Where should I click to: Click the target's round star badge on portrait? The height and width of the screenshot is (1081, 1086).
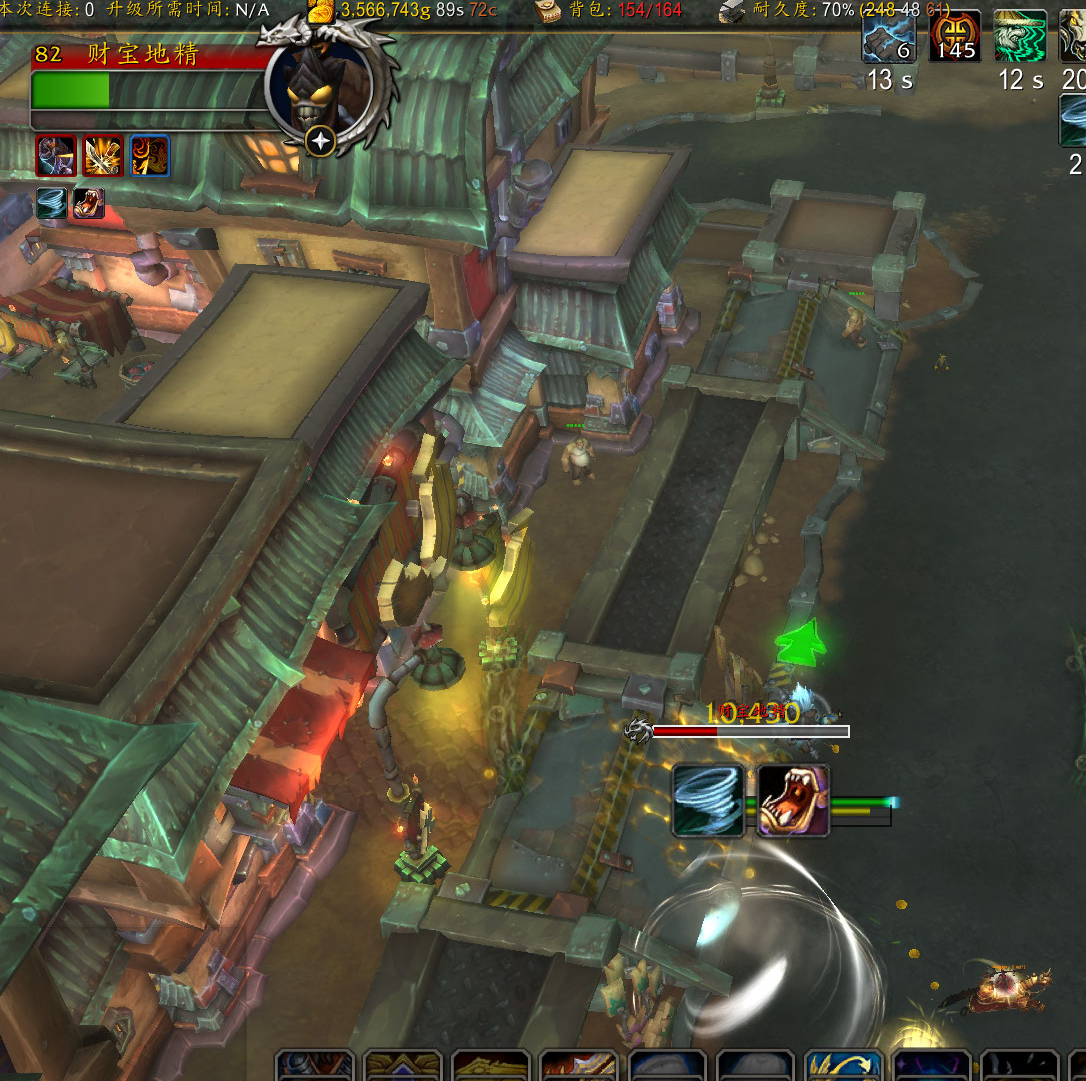point(321,142)
